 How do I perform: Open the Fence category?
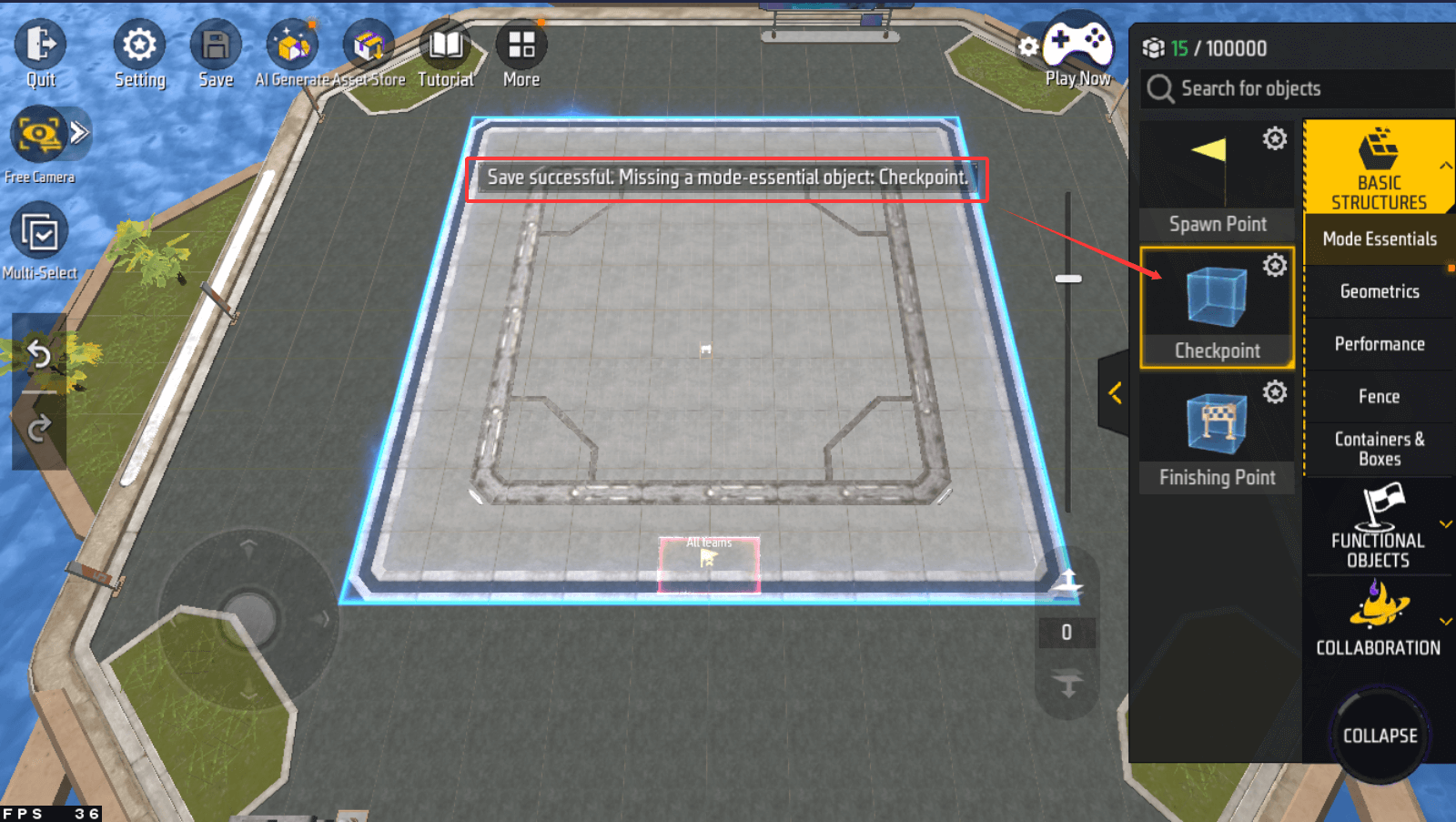click(x=1379, y=396)
